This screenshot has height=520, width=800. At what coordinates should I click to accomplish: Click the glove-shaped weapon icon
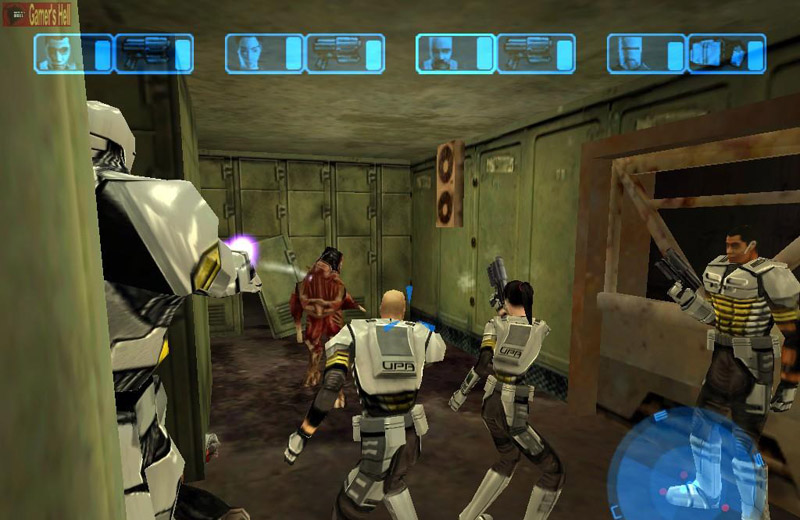click(718, 53)
